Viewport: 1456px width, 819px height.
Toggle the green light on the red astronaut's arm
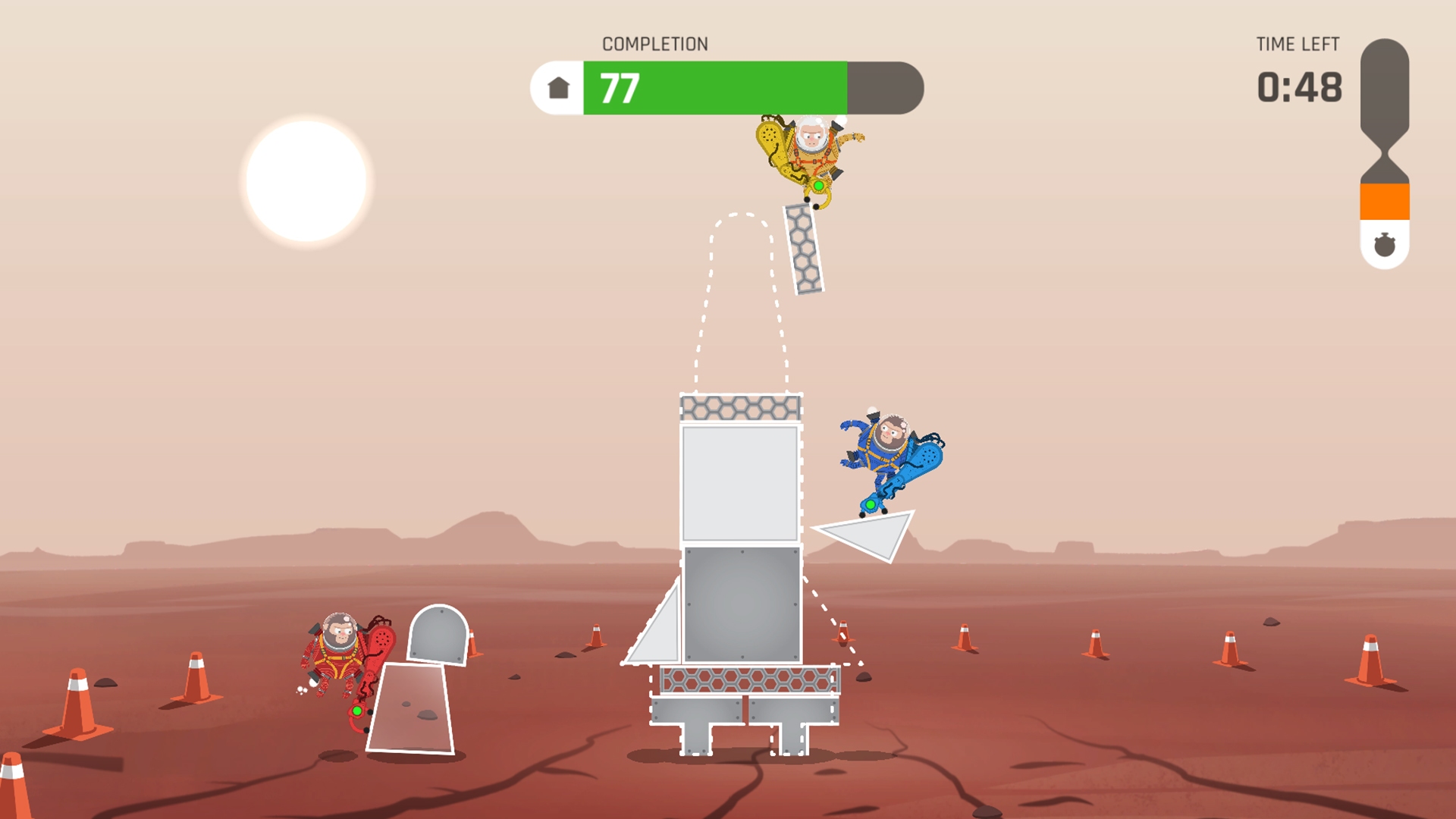[356, 709]
